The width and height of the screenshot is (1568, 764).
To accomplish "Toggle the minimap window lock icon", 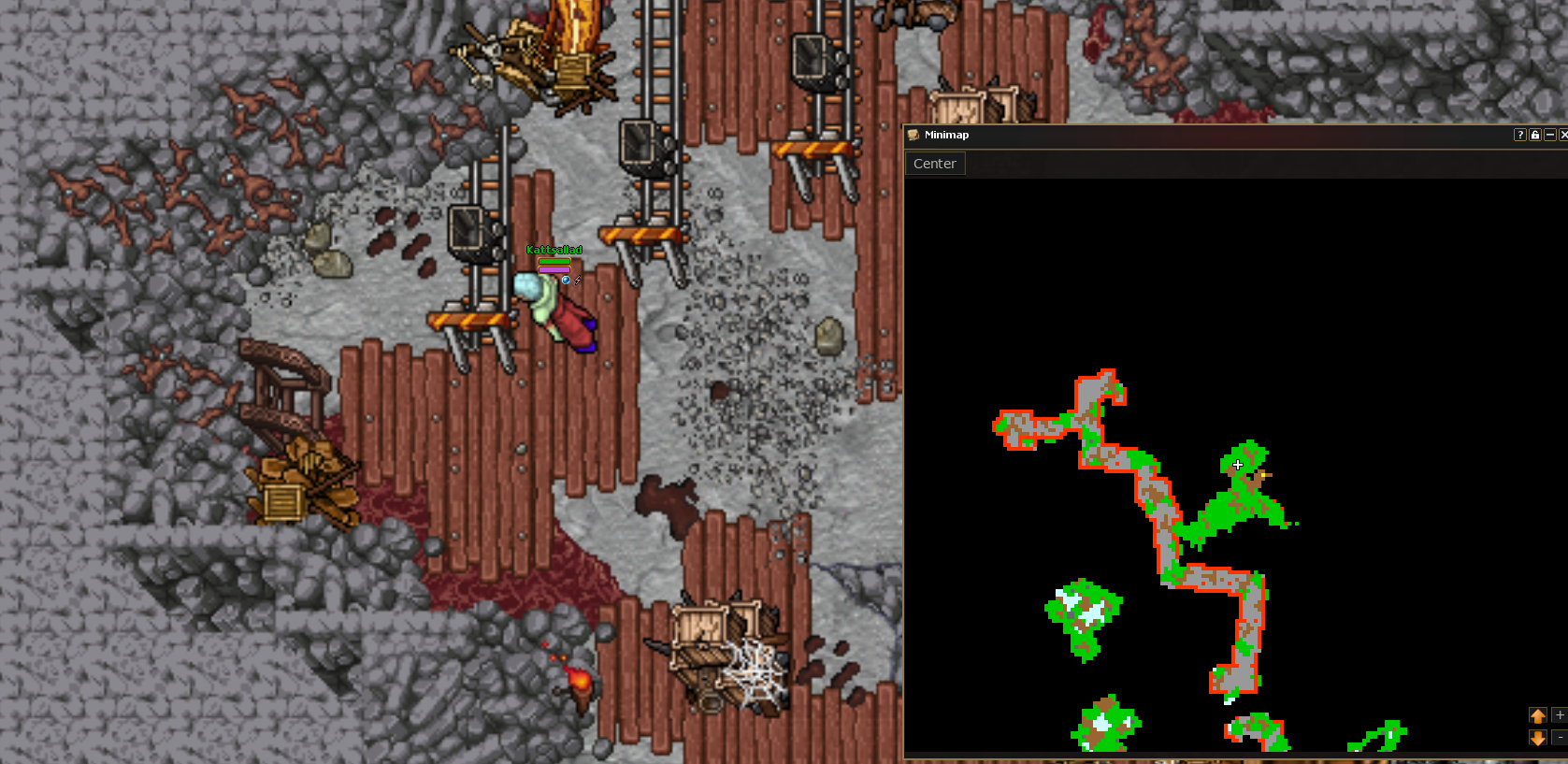I will click(1535, 135).
